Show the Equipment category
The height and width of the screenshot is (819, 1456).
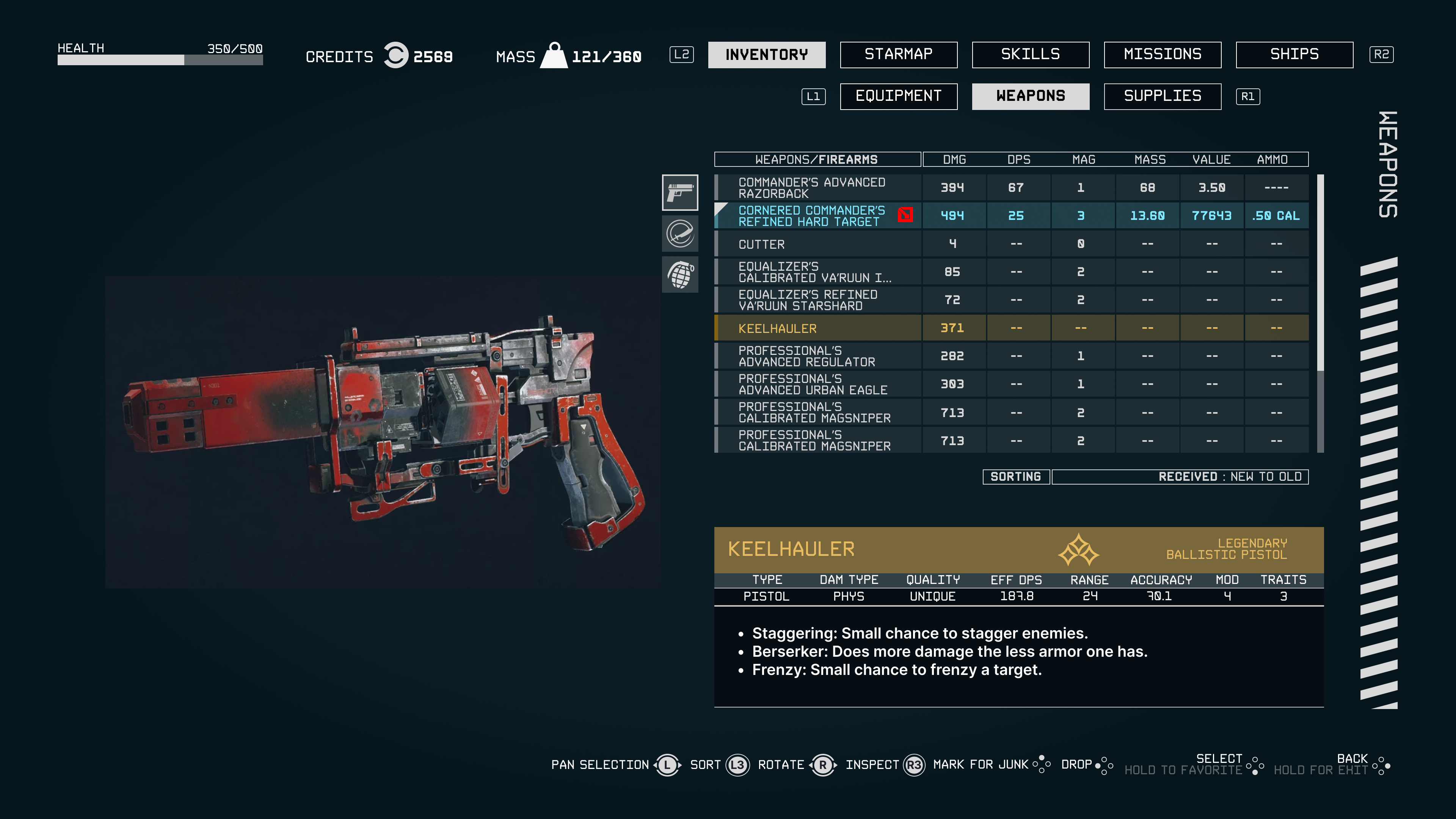click(898, 96)
